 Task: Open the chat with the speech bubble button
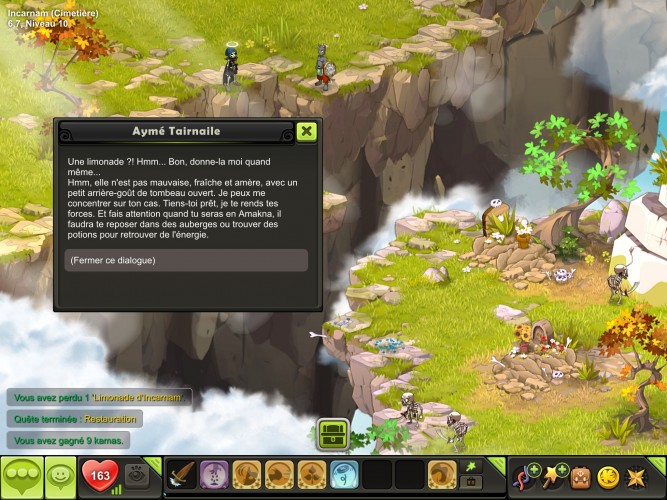(21, 474)
